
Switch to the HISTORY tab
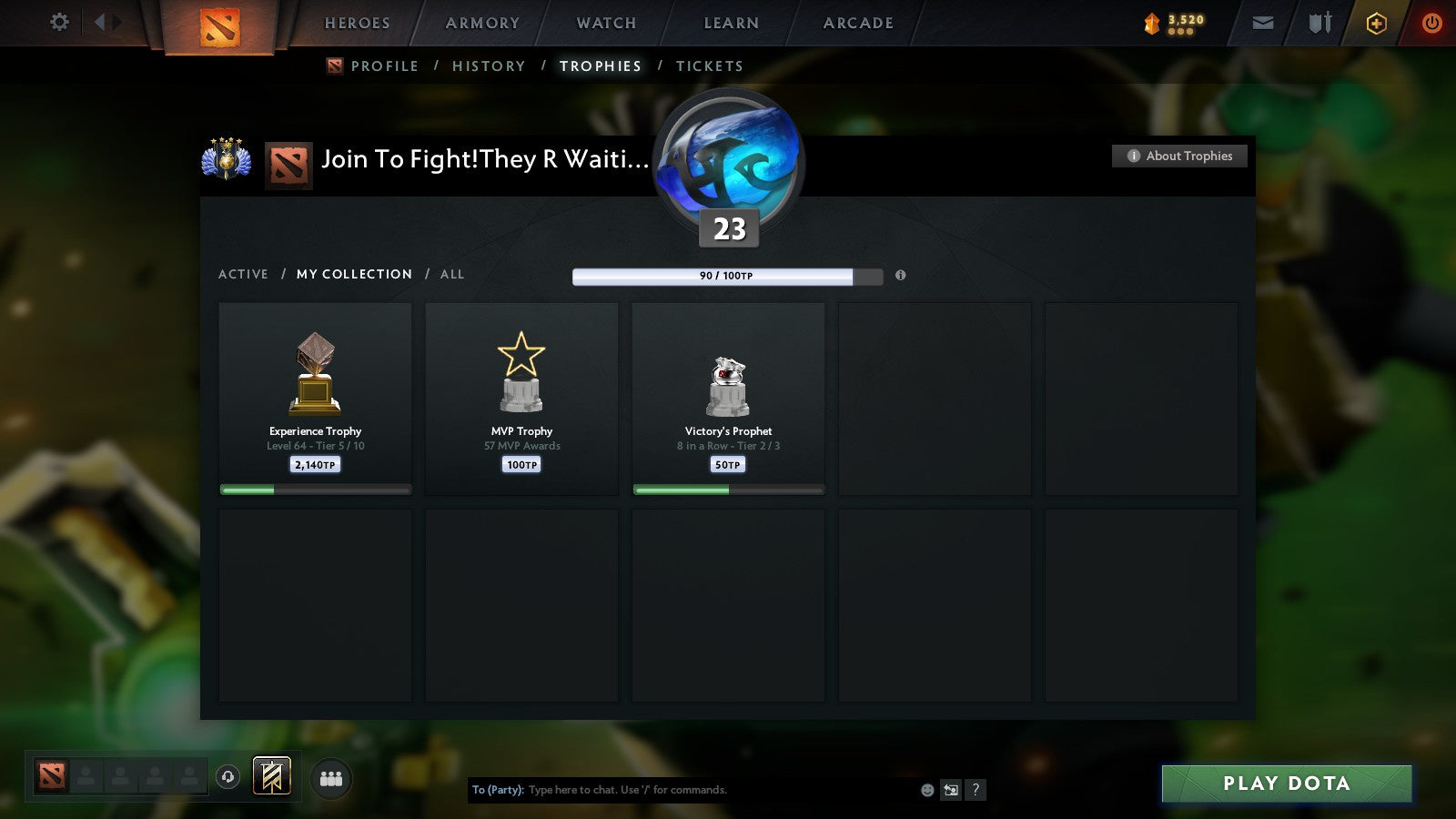489,66
